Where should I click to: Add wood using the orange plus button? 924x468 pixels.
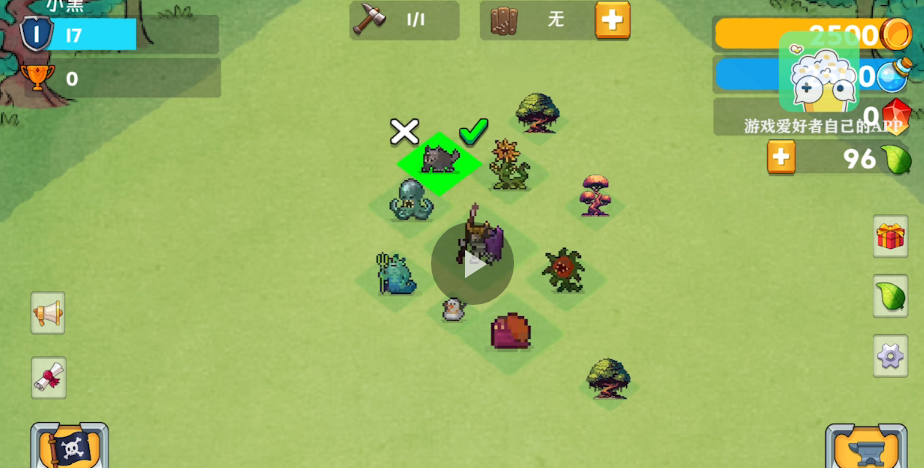coord(612,20)
